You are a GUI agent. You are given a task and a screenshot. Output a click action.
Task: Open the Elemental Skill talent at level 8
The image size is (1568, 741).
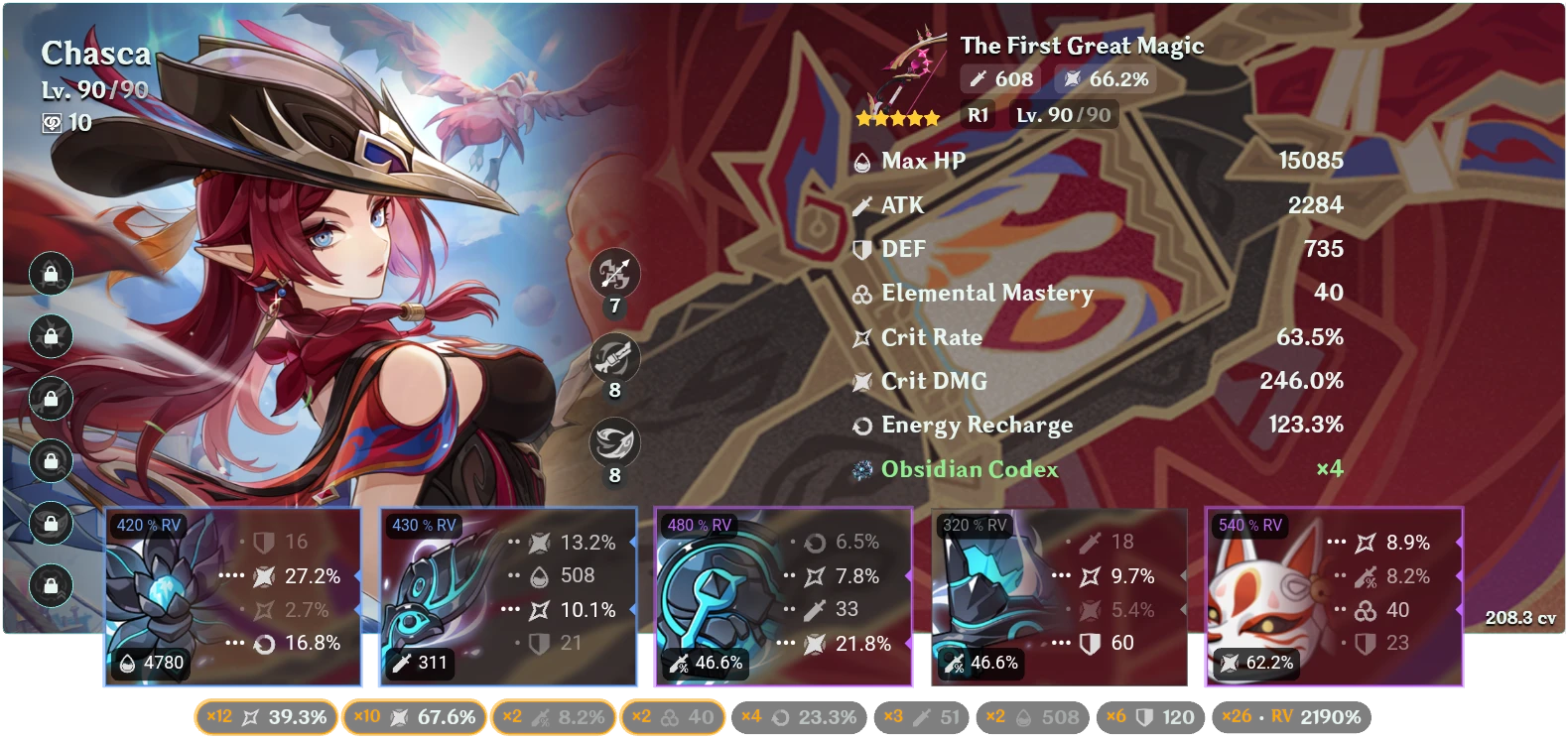pyautogui.click(x=616, y=359)
